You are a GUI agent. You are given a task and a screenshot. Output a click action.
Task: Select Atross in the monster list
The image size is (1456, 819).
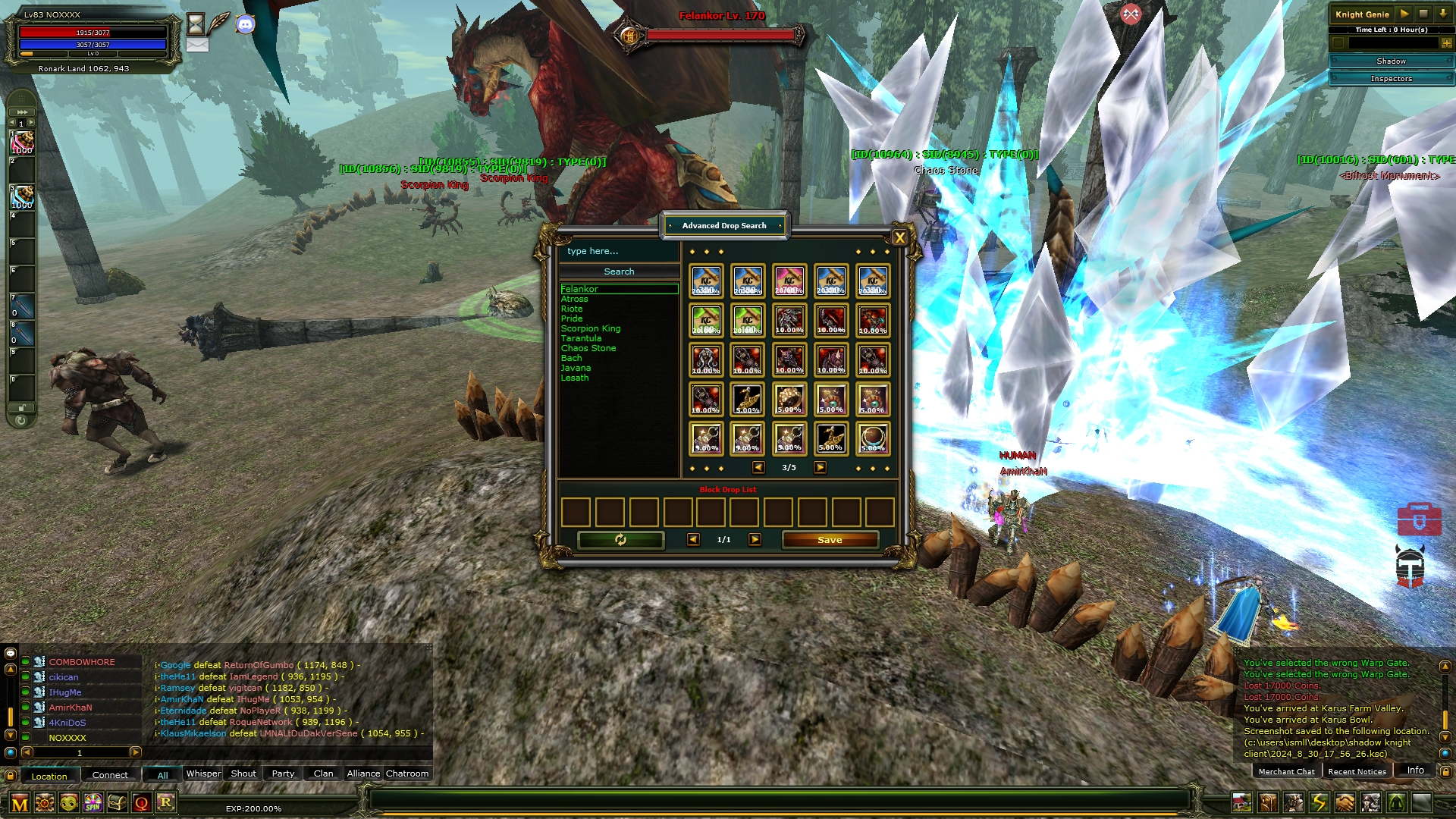(x=575, y=299)
